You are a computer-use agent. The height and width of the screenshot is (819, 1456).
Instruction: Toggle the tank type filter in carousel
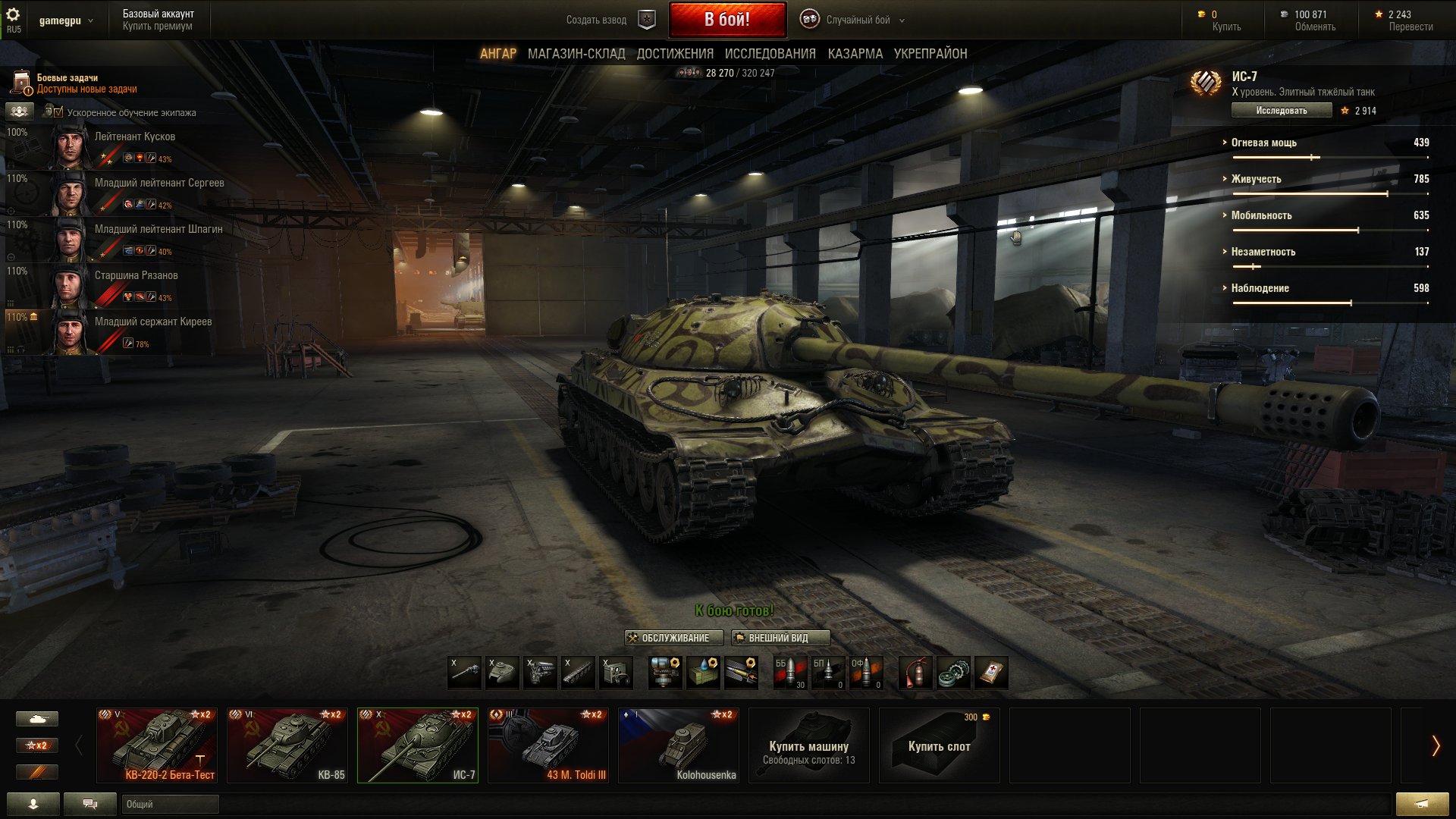[37, 718]
